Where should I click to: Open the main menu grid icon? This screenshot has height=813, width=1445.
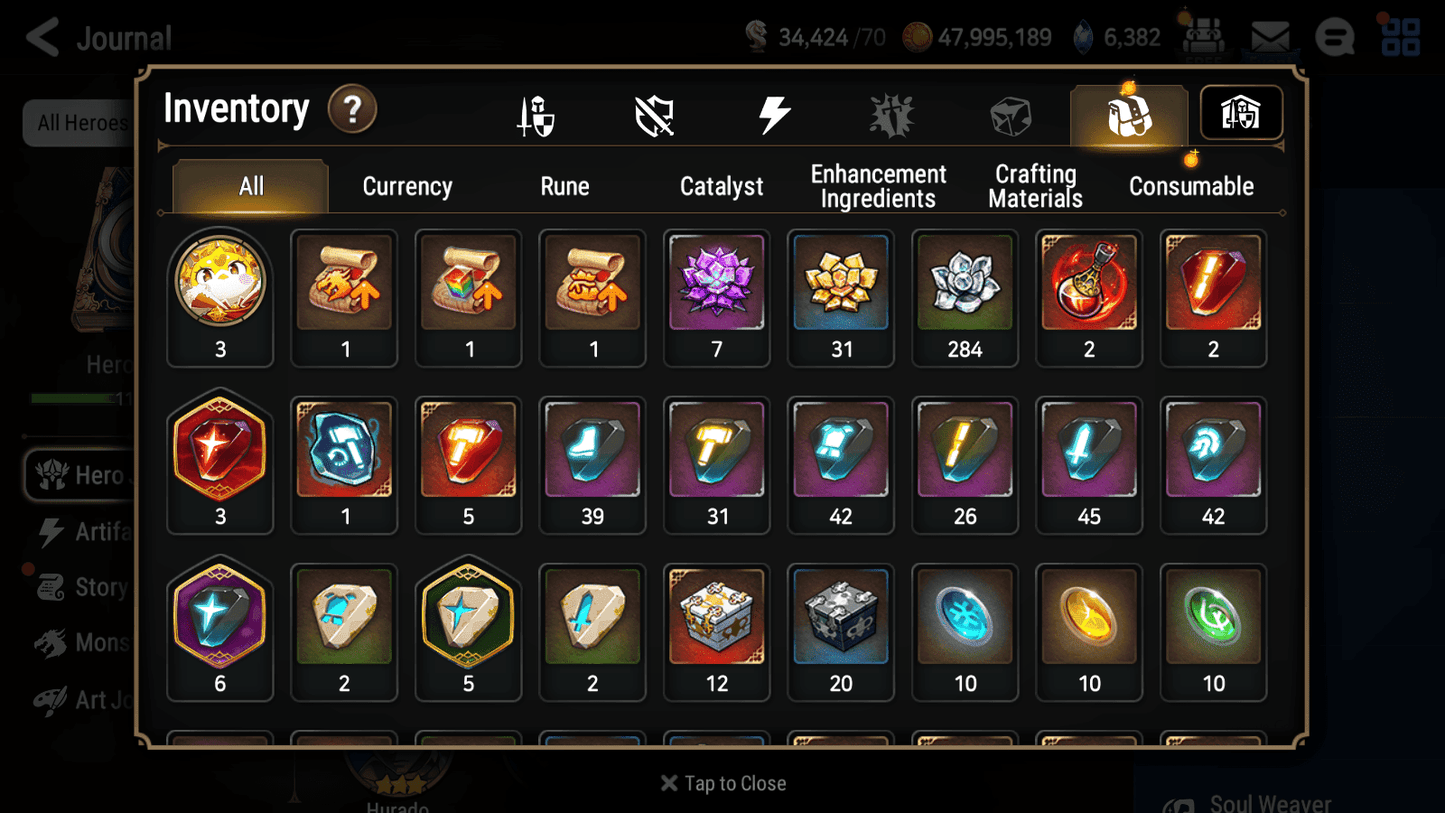click(x=1399, y=36)
